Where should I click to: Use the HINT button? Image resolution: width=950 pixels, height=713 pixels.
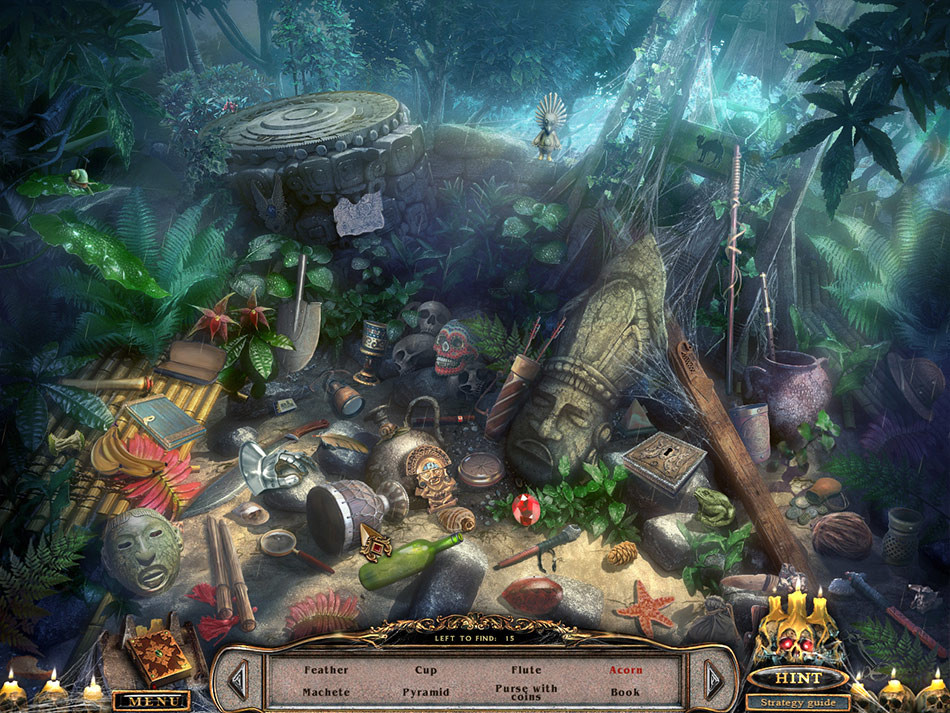pos(798,679)
